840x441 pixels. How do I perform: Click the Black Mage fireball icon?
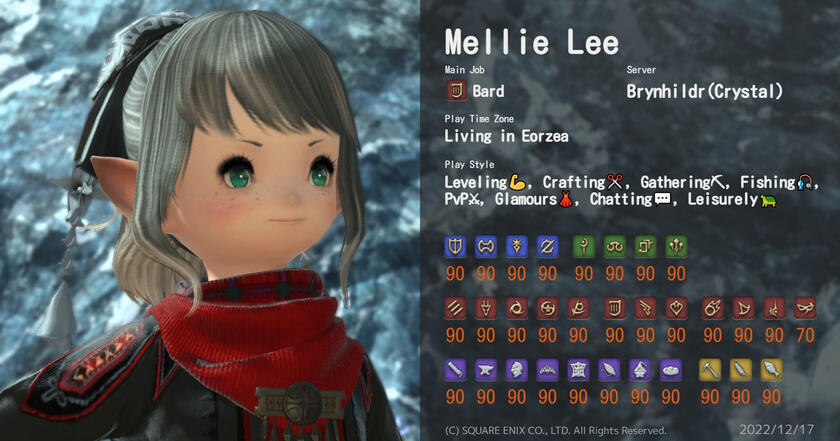(712, 309)
